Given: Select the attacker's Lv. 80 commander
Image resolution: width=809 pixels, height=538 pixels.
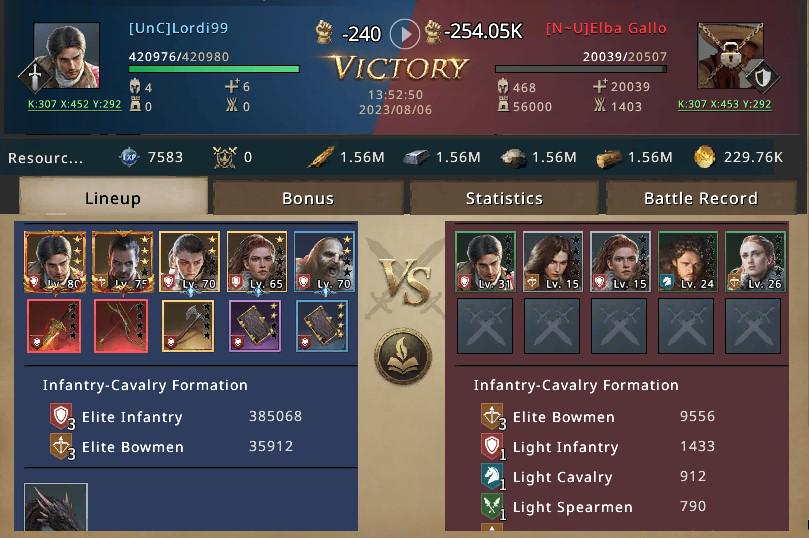Looking at the screenshot, I should click(x=55, y=262).
